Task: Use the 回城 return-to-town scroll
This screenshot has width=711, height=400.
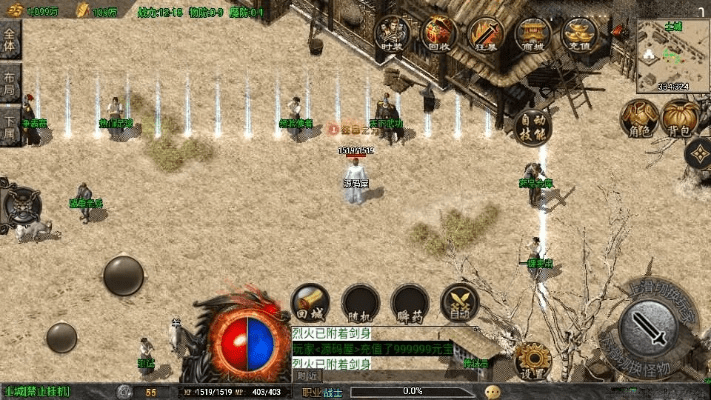Action: click(310, 301)
